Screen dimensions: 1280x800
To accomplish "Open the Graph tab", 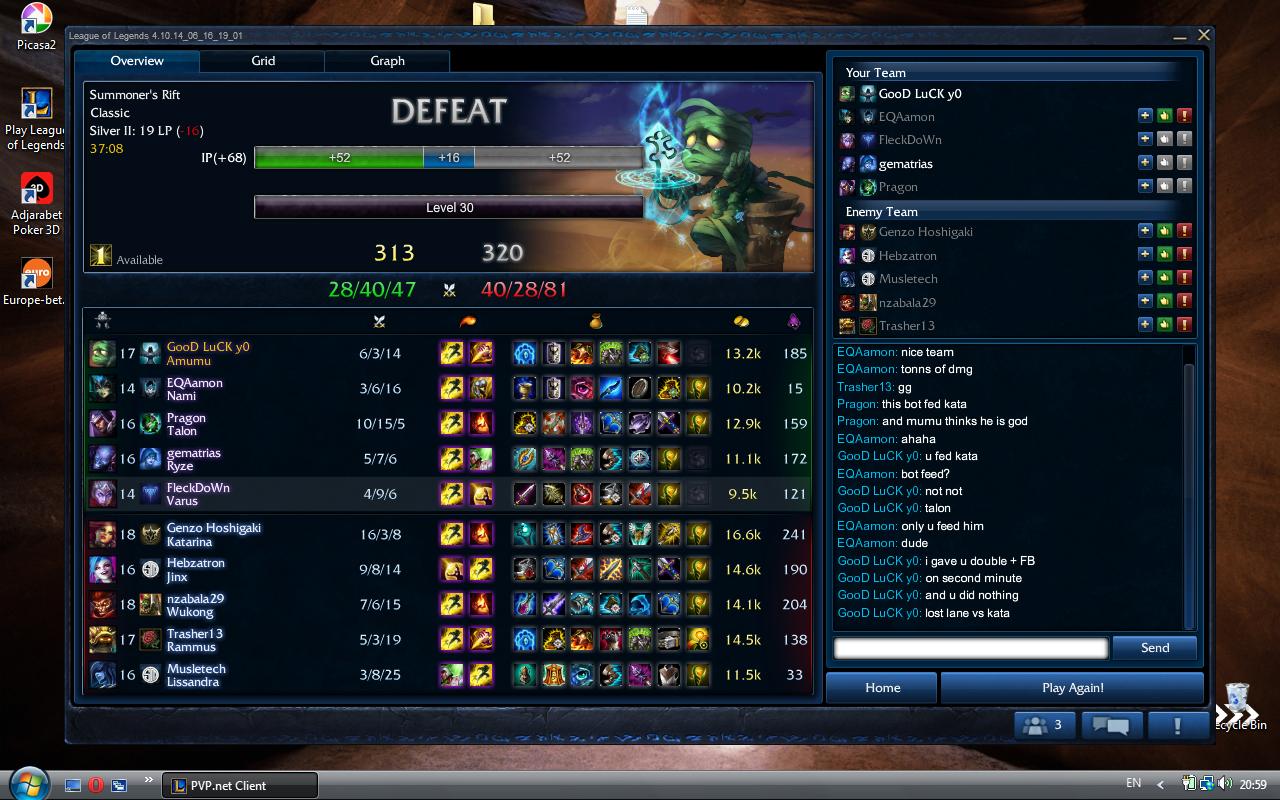I will (387, 61).
